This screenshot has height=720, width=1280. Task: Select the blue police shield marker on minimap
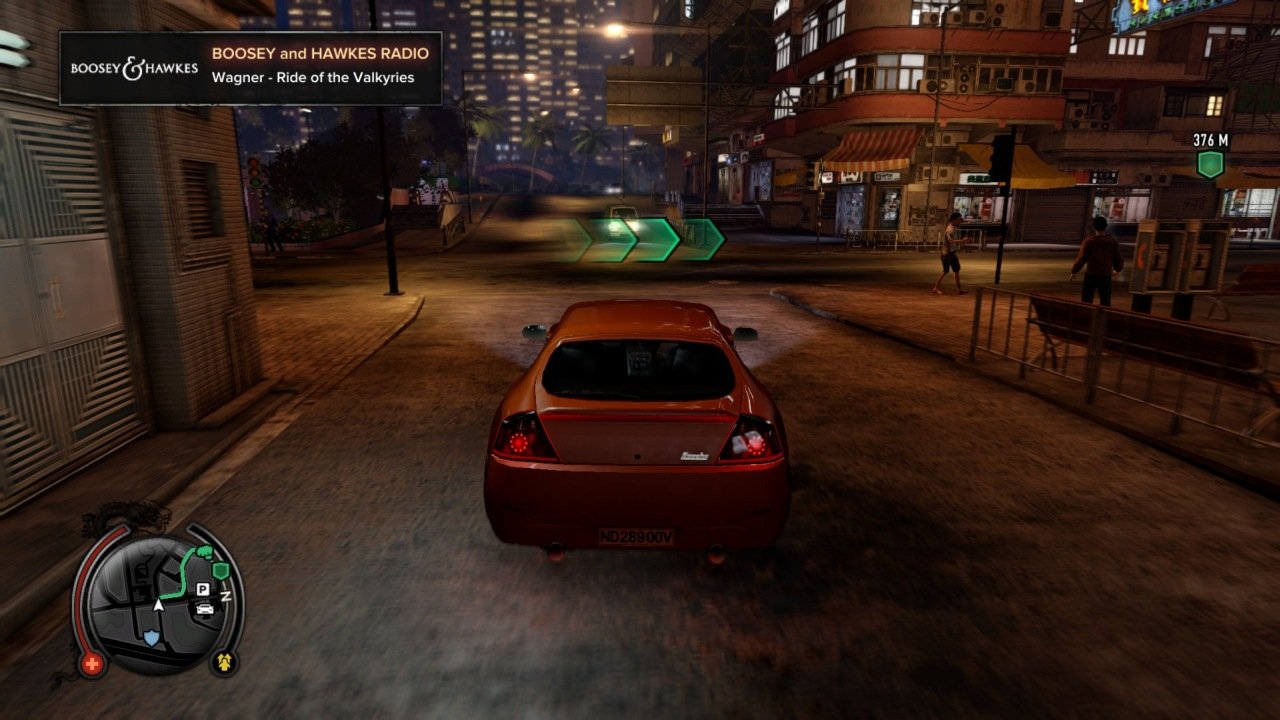point(151,637)
